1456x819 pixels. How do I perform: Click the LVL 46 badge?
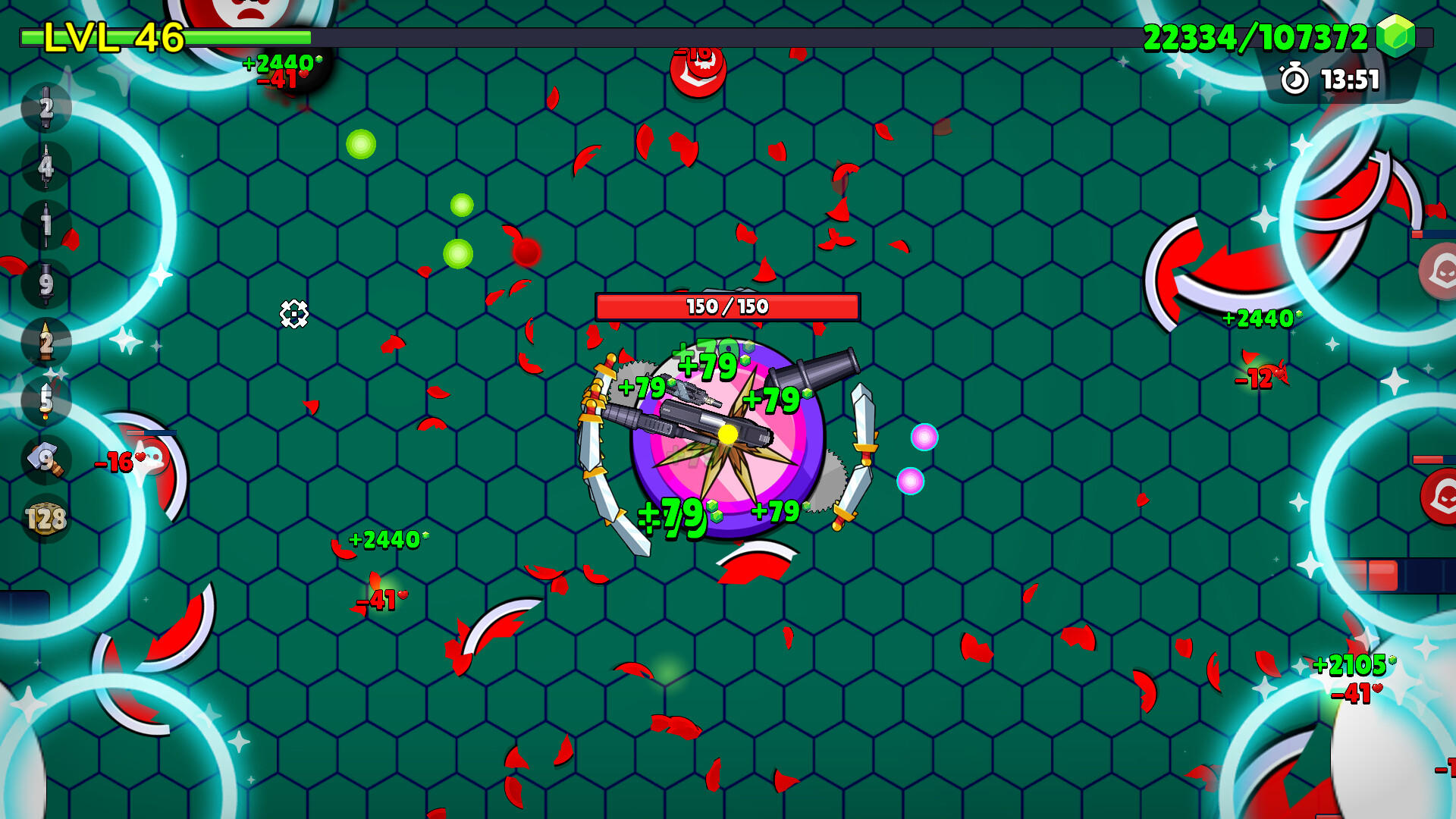[x=110, y=34]
